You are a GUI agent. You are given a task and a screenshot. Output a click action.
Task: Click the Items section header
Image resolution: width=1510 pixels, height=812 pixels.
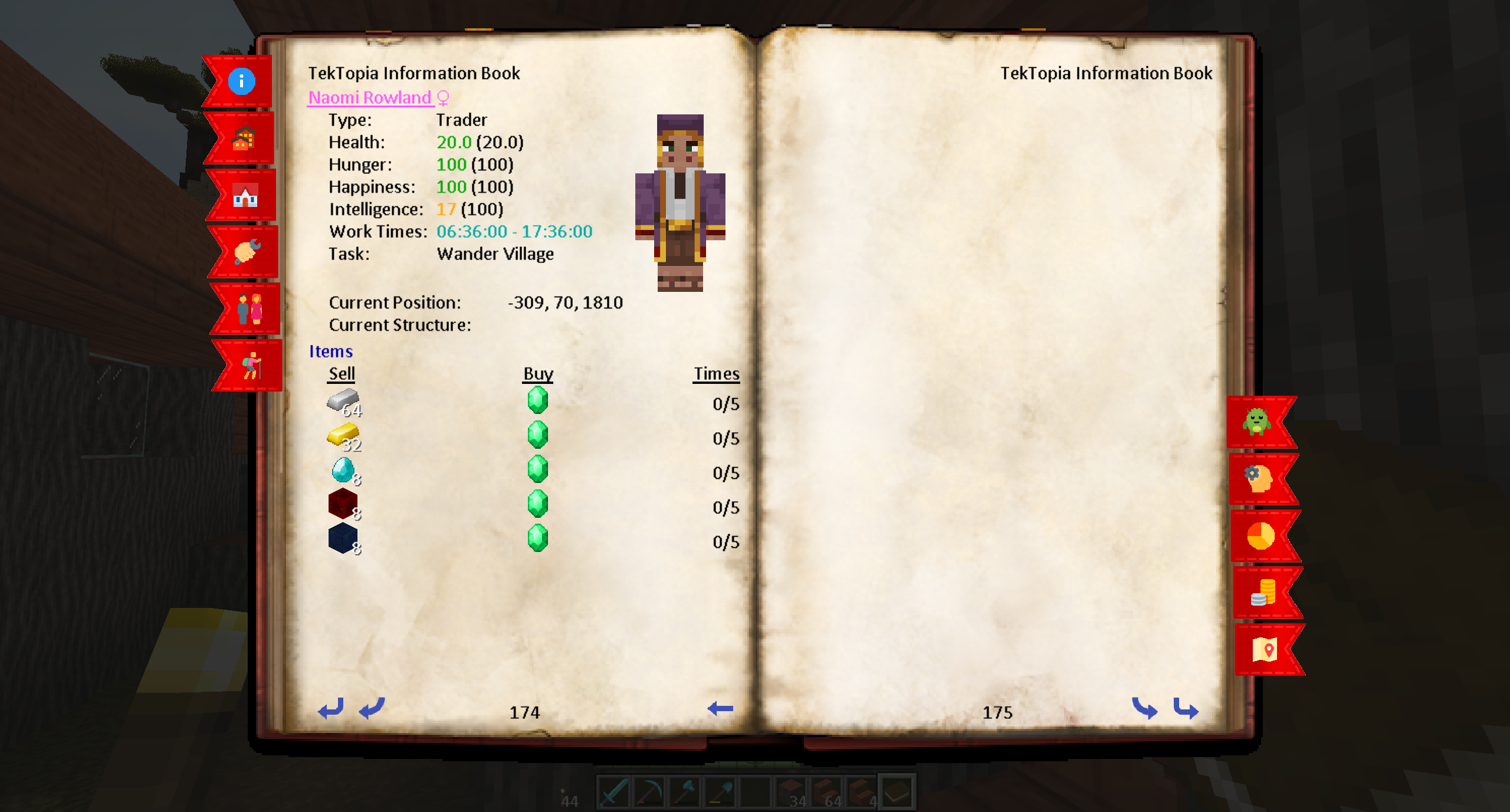(x=330, y=351)
